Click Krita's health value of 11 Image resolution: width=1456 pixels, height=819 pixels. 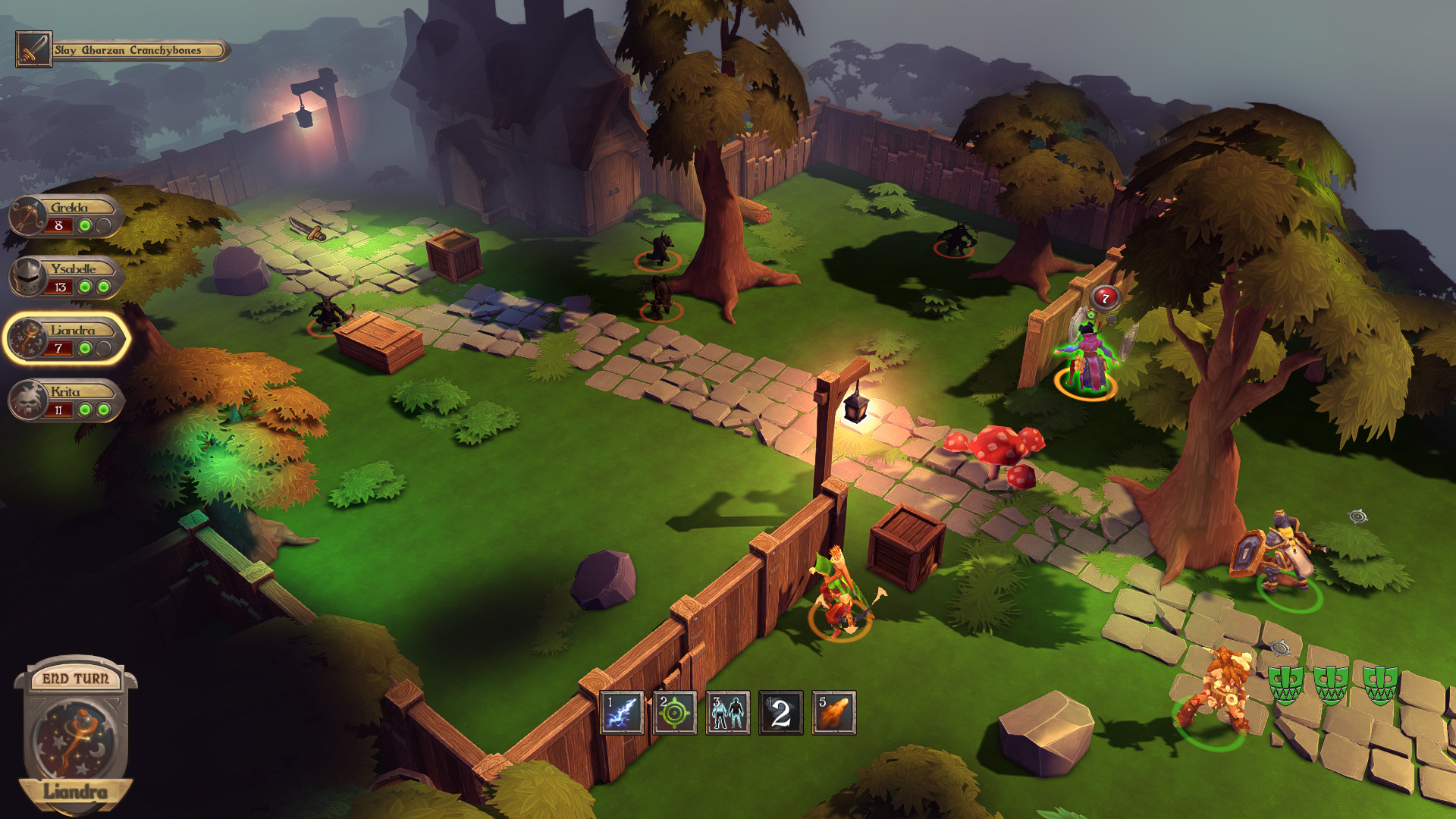click(58, 409)
